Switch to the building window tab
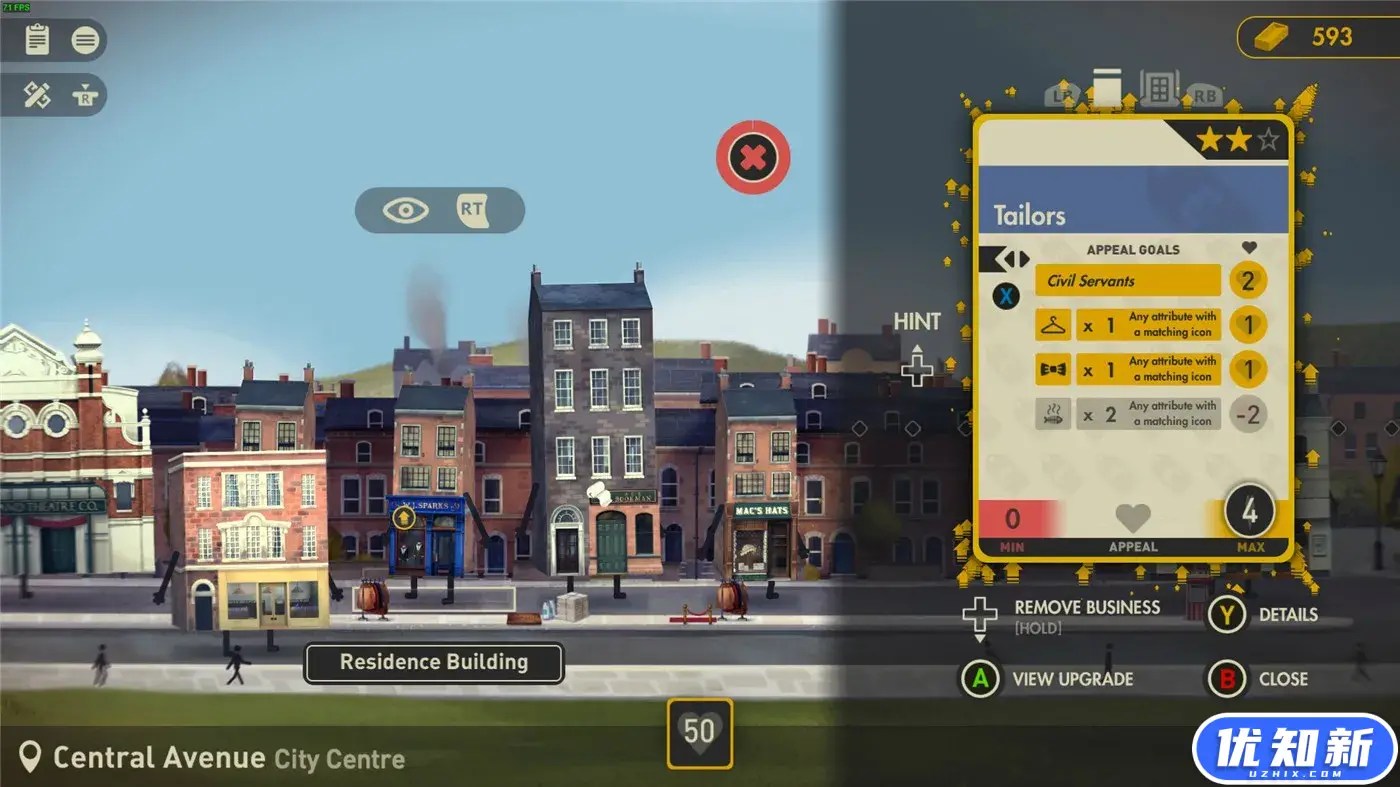The image size is (1400, 787). [x=1159, y=89]
